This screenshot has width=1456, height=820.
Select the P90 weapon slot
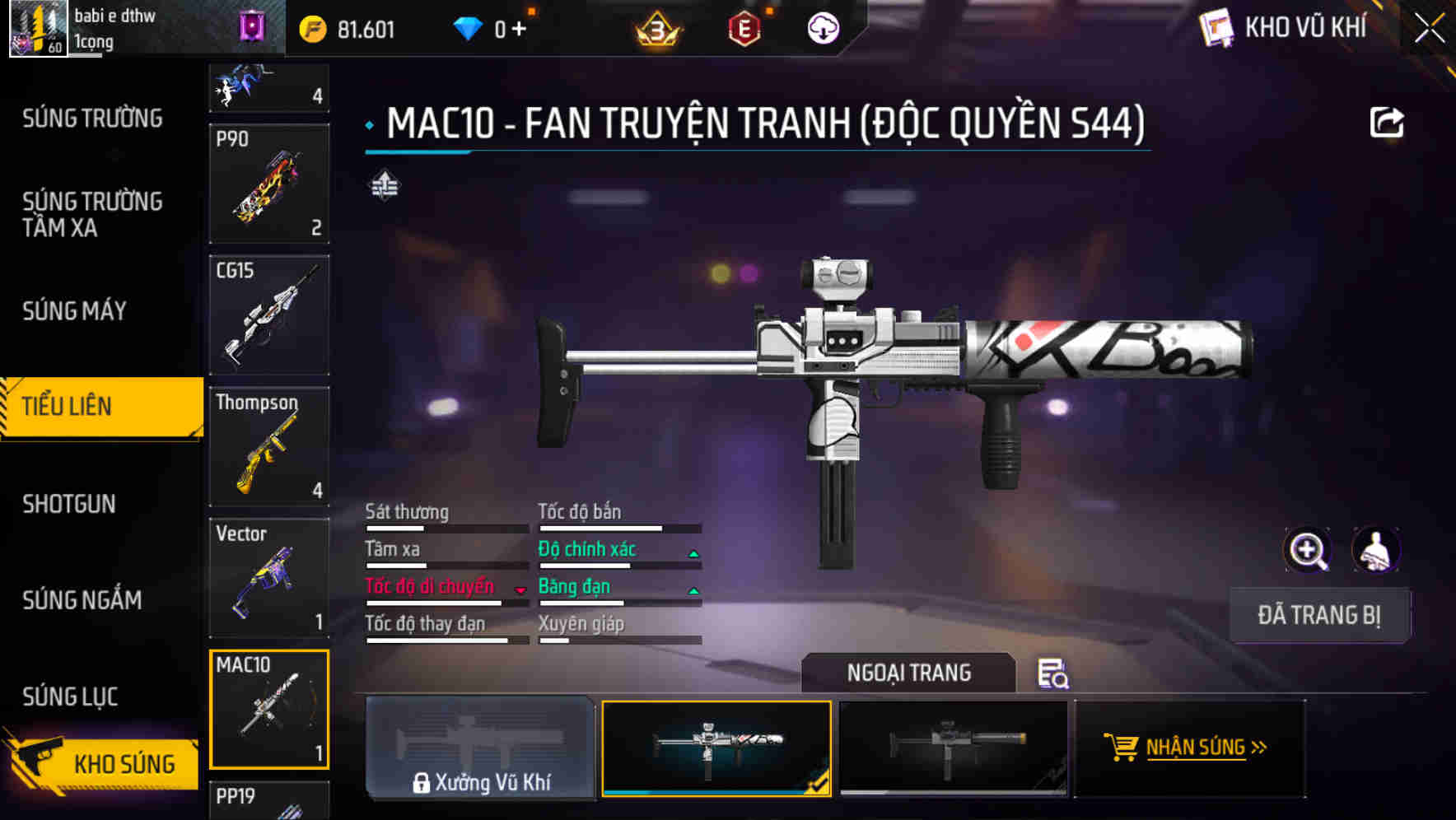point(269,184)
